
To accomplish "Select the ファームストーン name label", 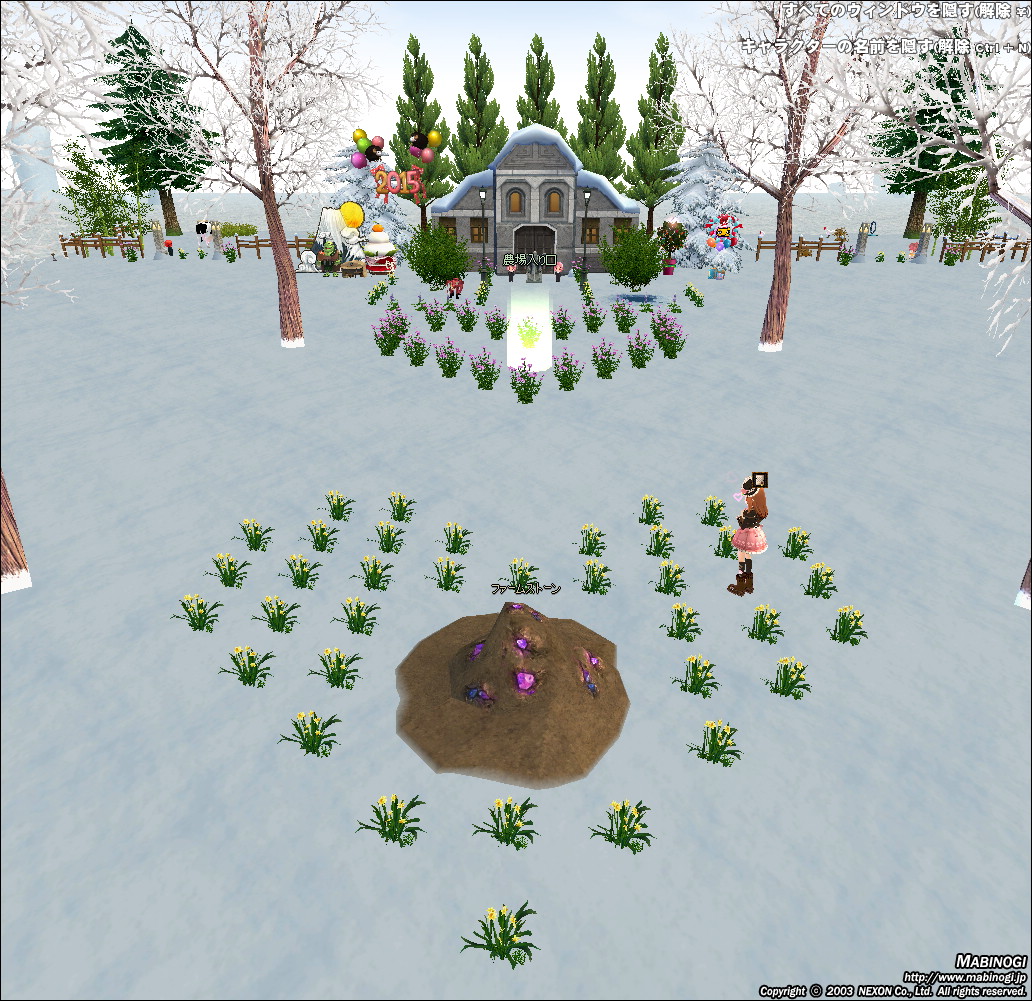I will pos(525,589).
